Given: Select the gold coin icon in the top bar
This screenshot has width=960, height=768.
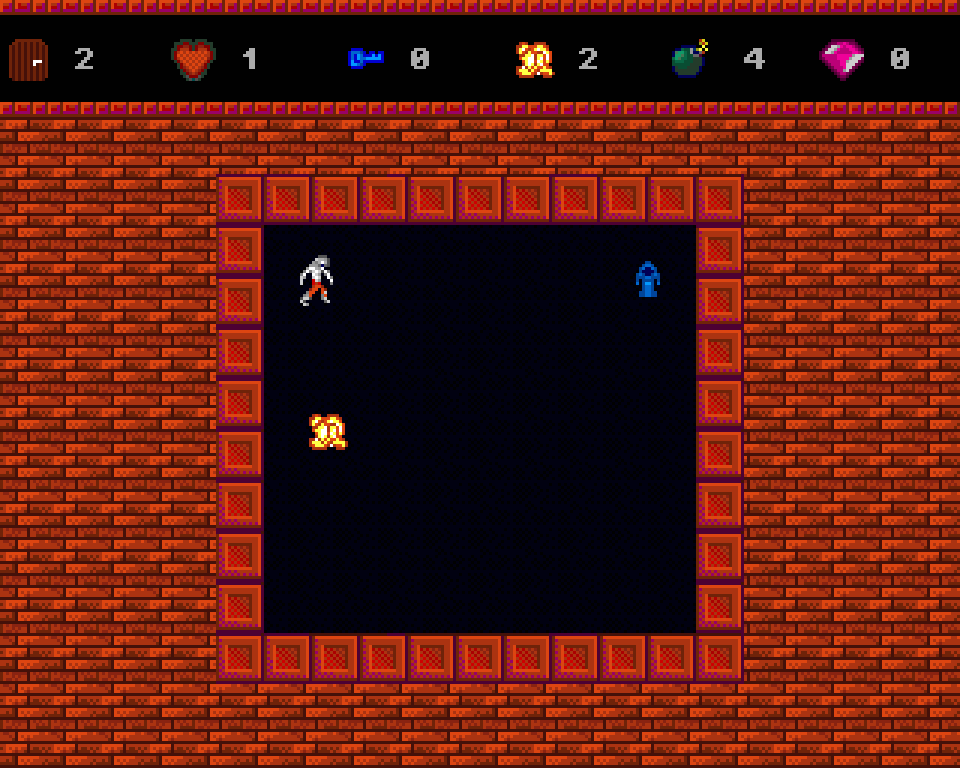Looking at the screenshot, I should click(x=534, y=60).
